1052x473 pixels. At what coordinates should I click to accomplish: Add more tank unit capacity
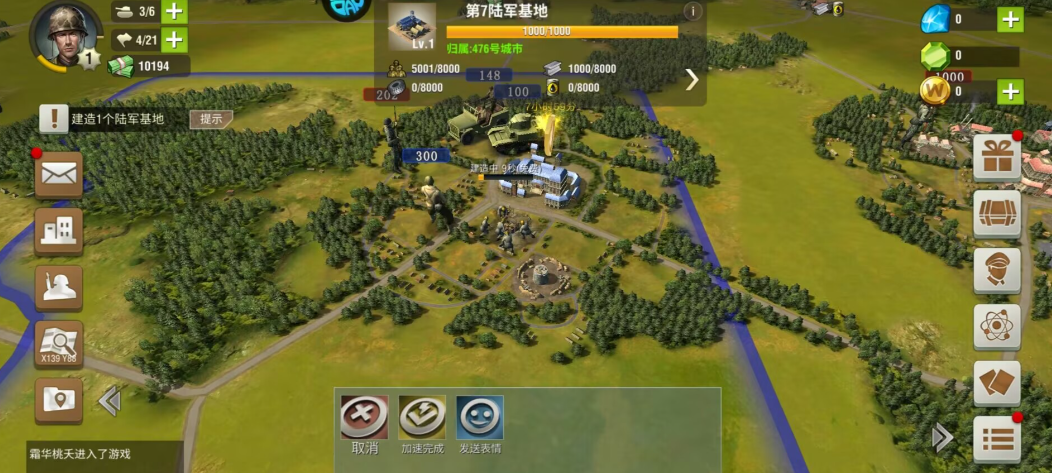point(174,12)
